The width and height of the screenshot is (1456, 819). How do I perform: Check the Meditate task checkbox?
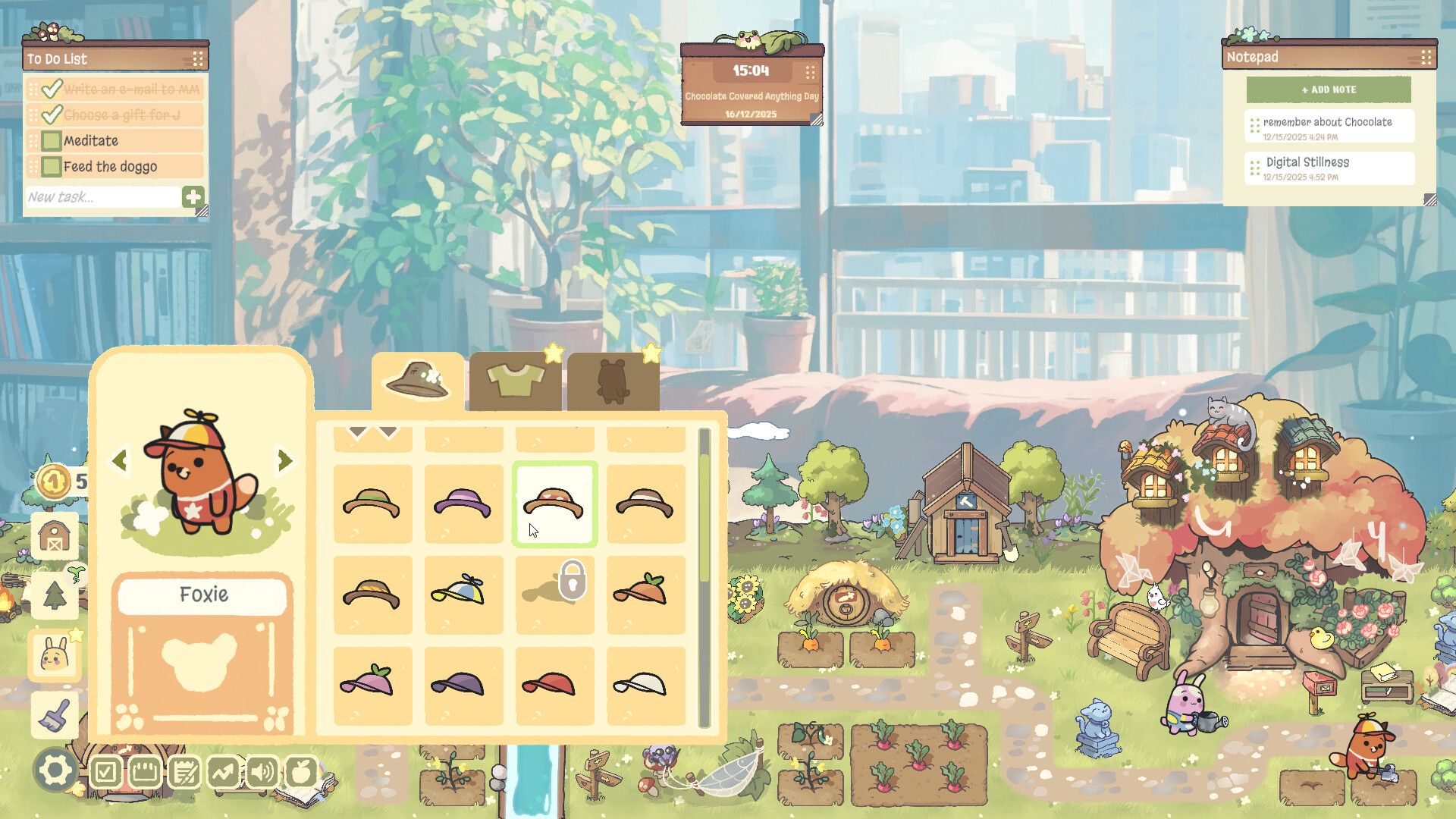coord(50,140)
